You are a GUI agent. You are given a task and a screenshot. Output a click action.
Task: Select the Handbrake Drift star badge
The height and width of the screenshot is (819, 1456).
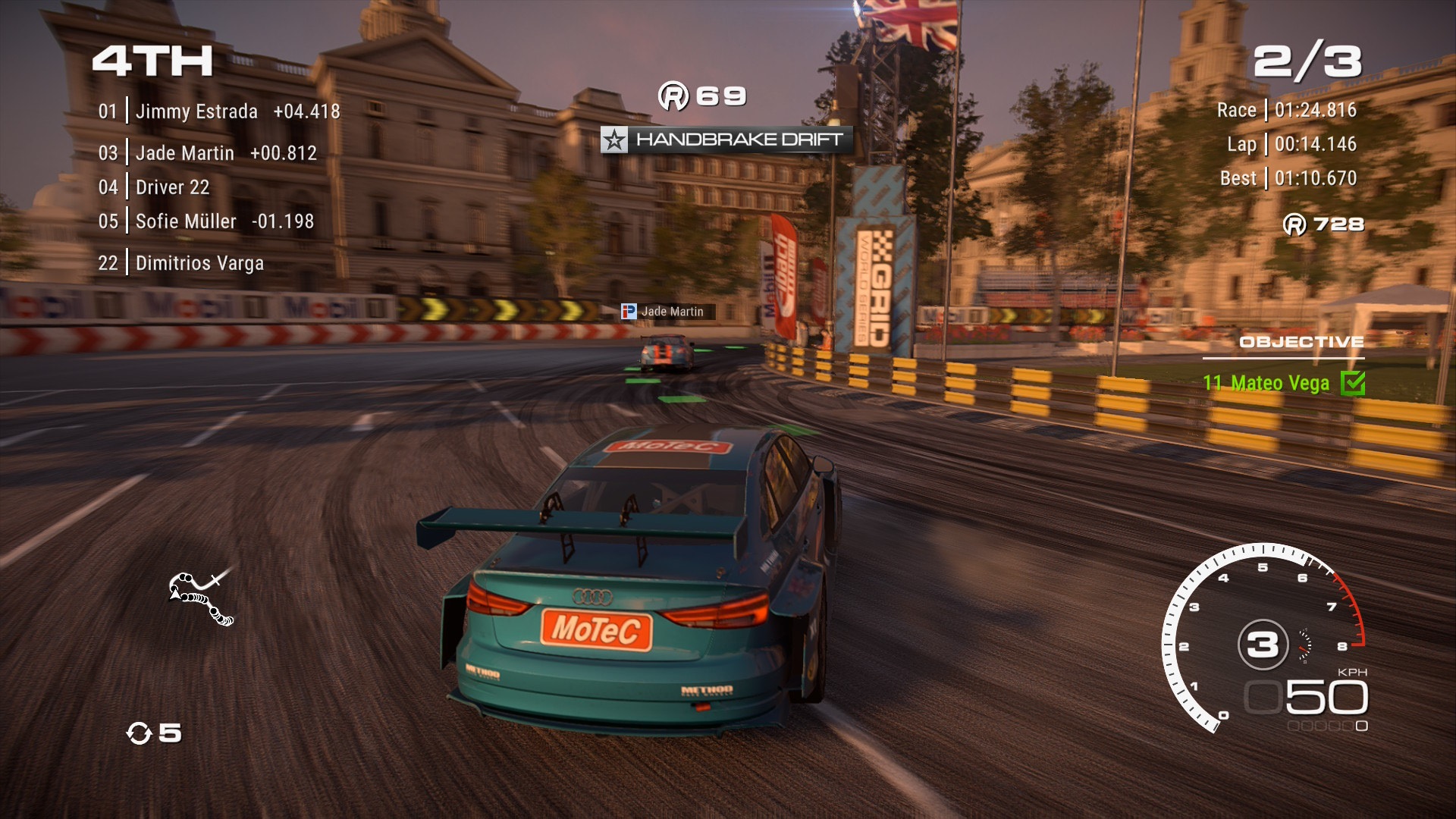click(614, 140)
